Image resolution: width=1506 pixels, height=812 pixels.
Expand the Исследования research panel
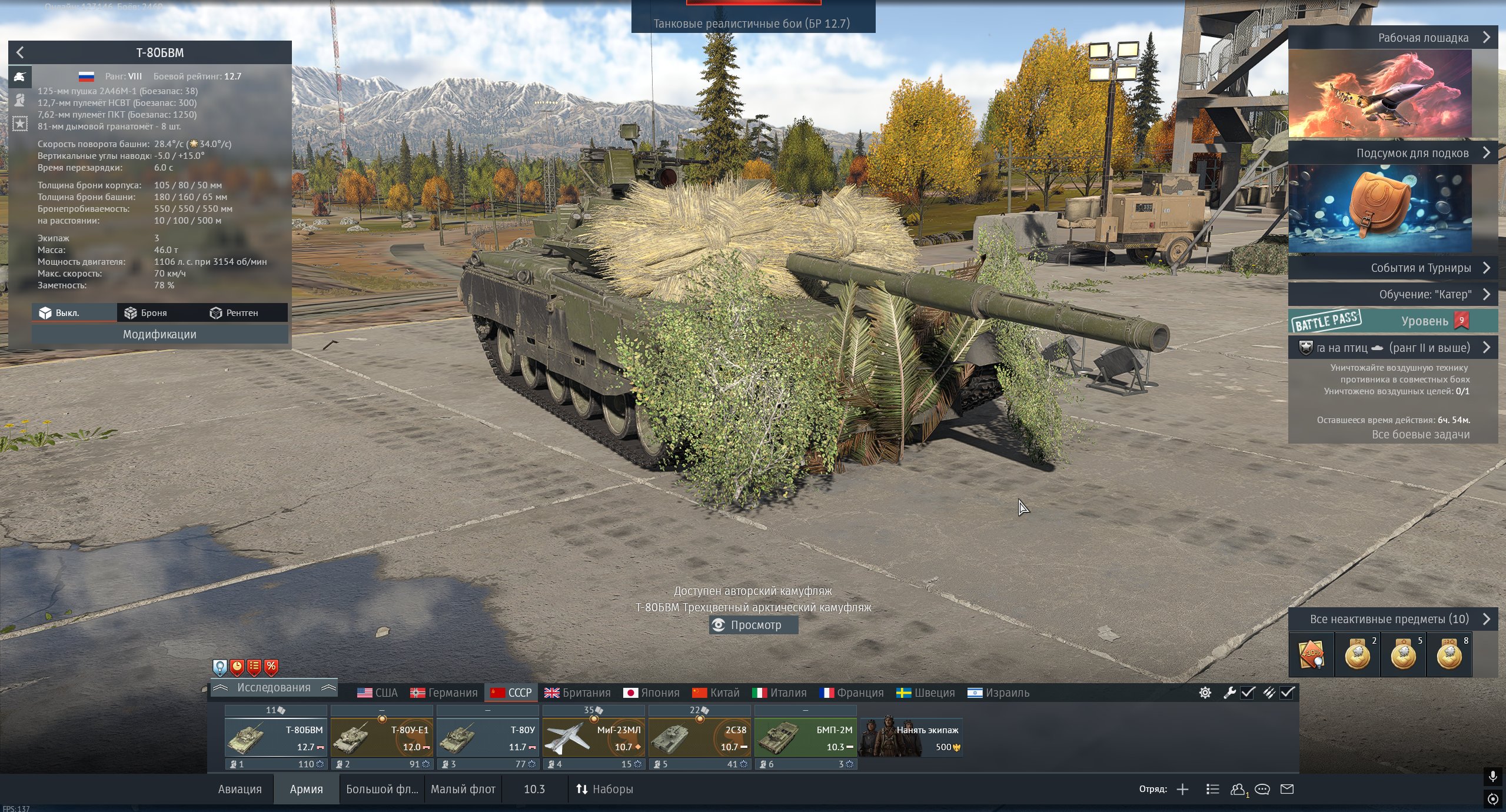[x=274, y=688]
